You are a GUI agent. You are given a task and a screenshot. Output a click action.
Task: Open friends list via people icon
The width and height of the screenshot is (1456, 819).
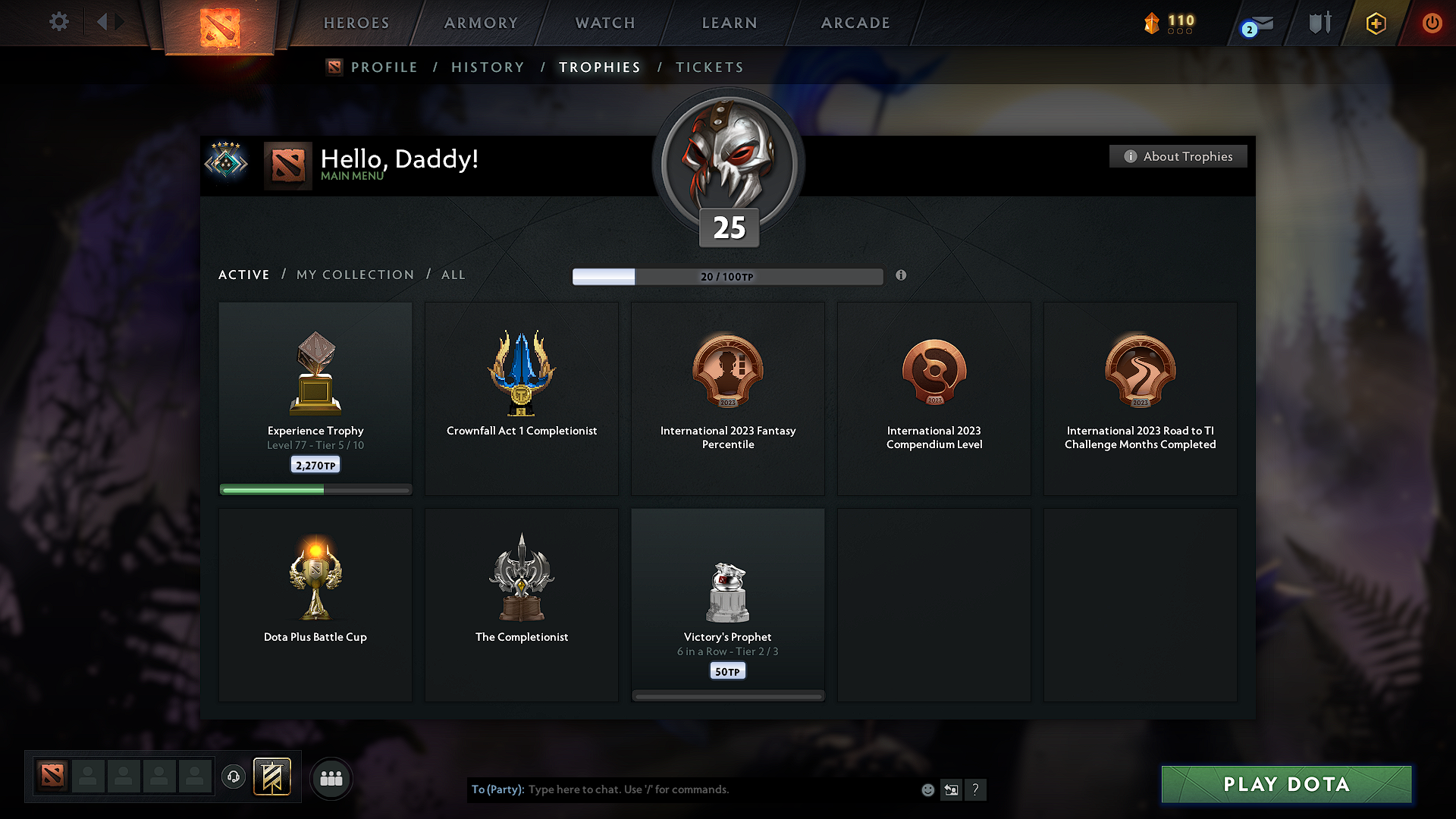click(331, 778)
